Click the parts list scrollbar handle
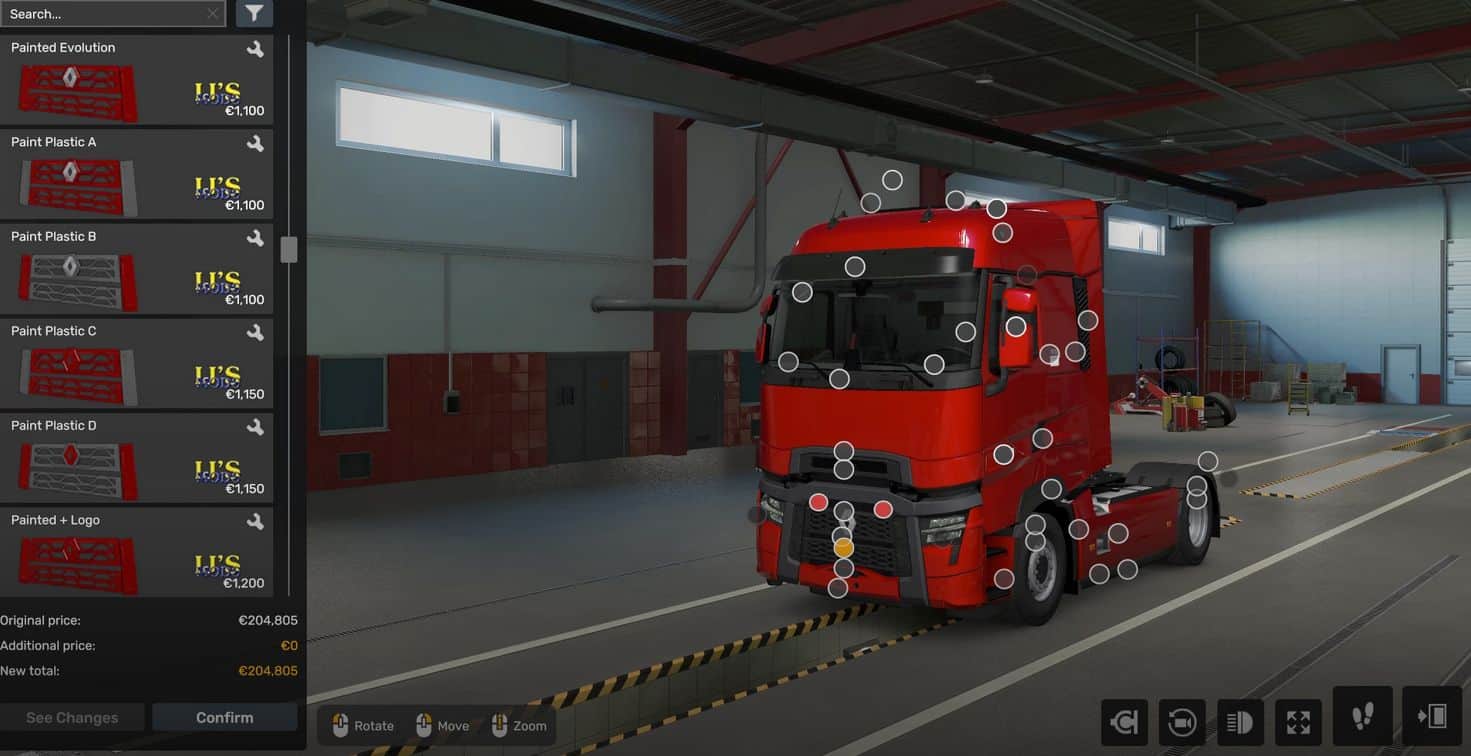The width and height of the screenshot is (1471, 756). point(289,250)
